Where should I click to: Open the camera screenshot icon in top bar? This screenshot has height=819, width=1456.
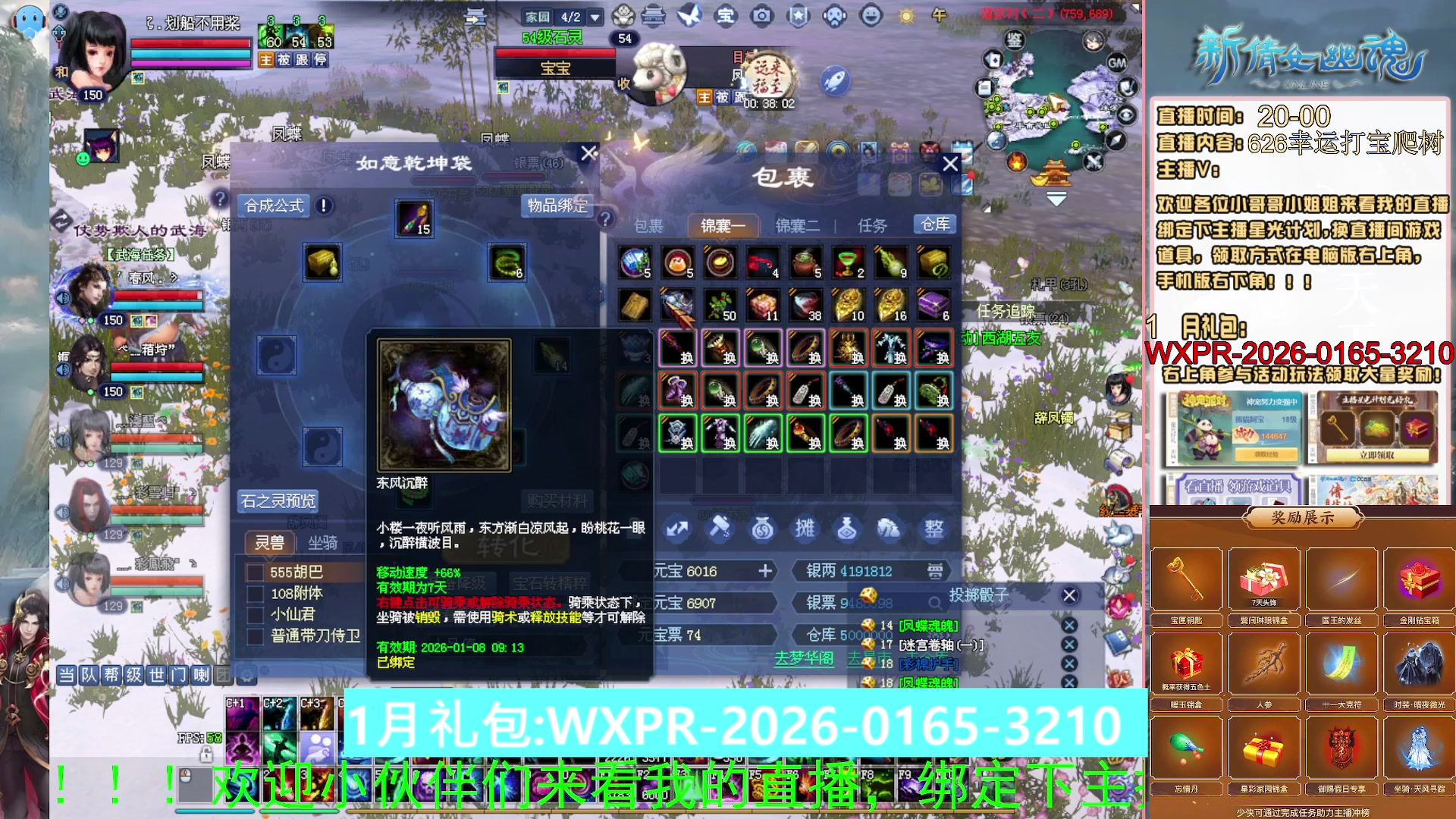tap(761, 14)
